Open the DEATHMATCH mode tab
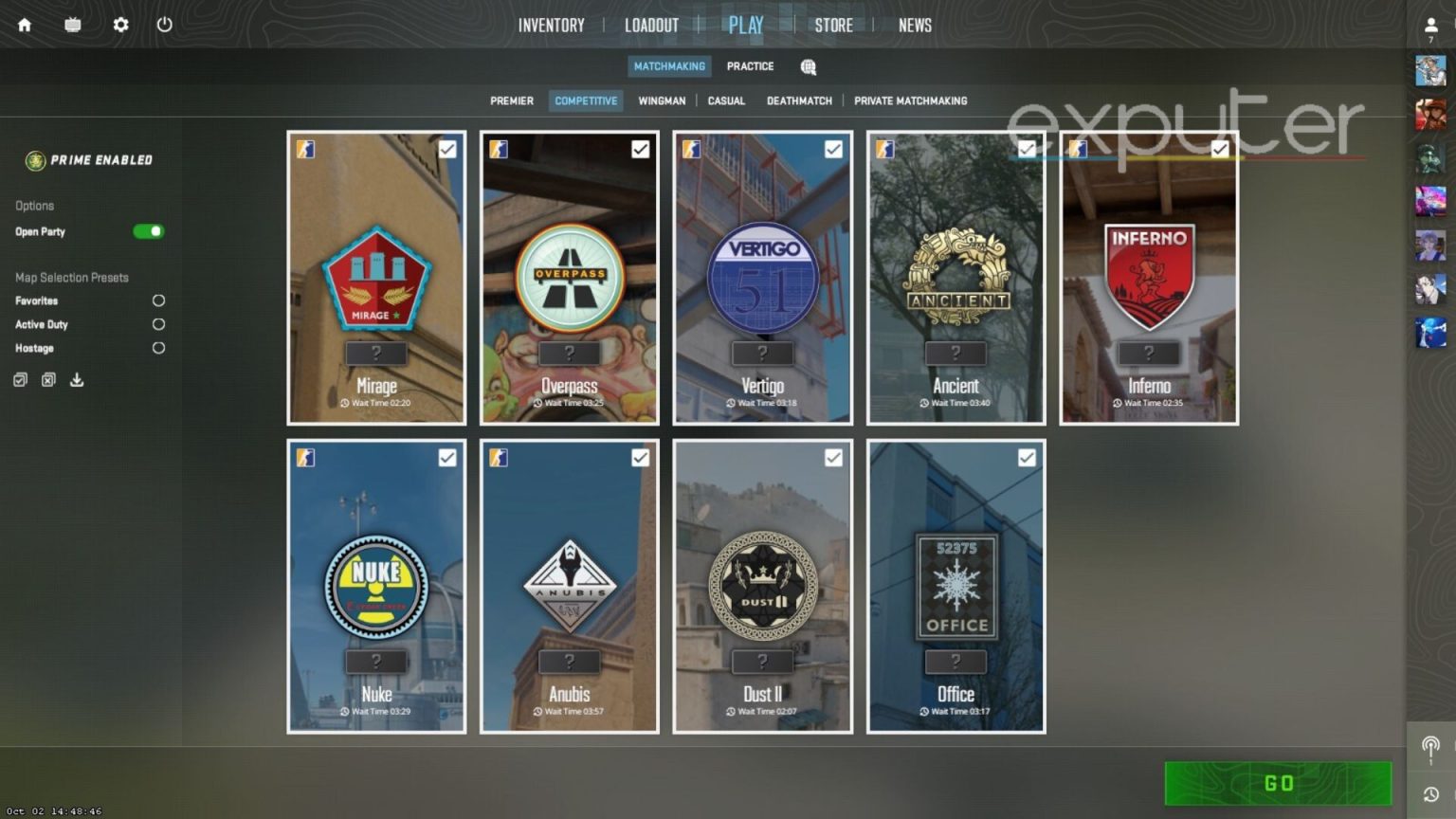 point(799,100)
